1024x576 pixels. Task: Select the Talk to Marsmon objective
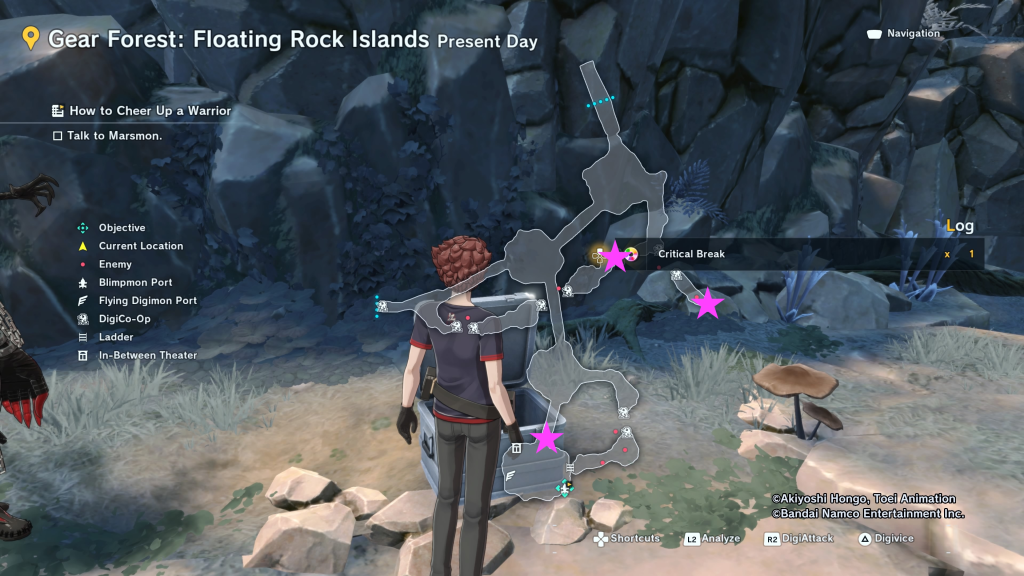coord(114,136)
